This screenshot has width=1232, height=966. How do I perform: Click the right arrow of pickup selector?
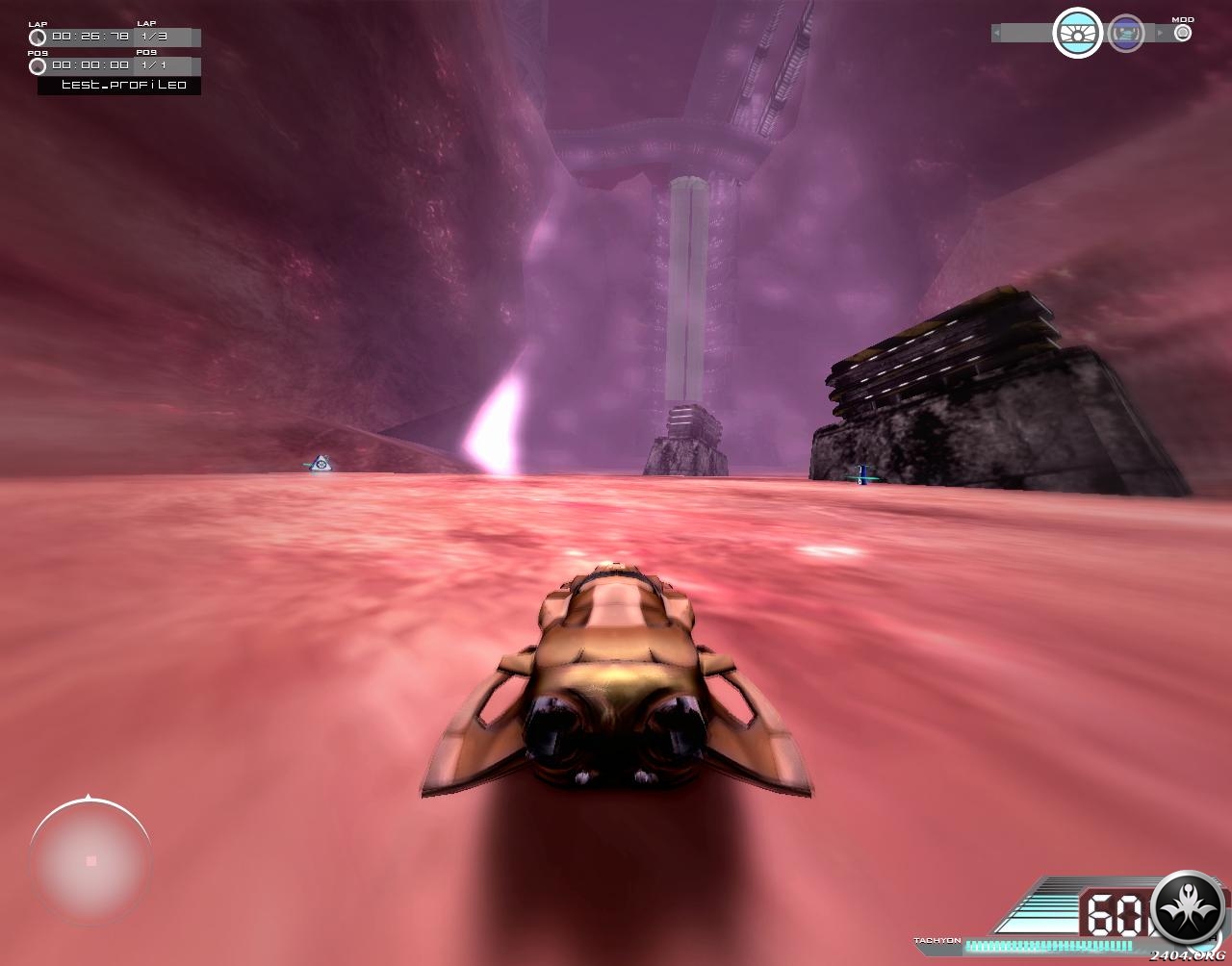click(1159, 34)
